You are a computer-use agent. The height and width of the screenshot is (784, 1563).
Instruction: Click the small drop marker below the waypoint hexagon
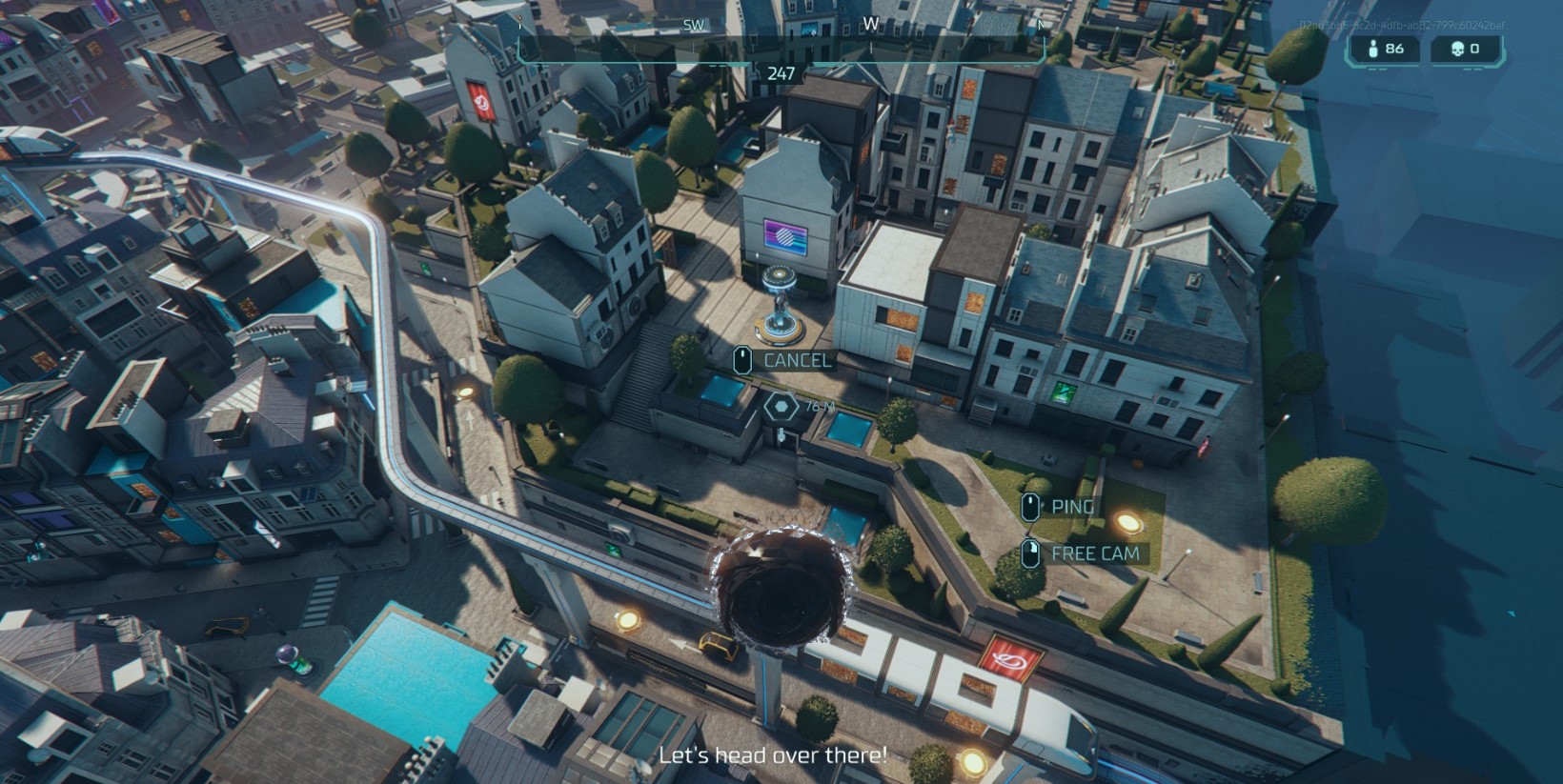(x=781, y=436)
